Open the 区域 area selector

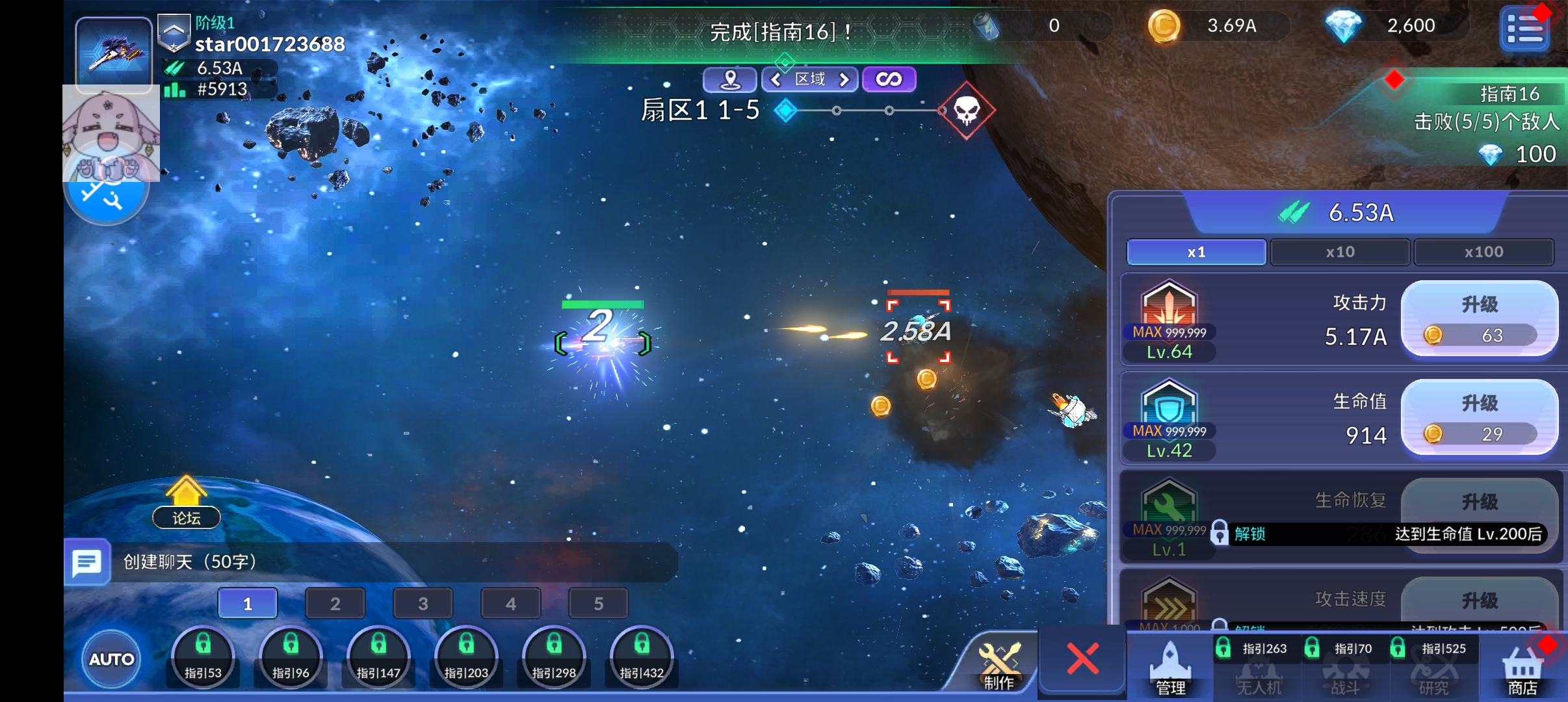[809, 79]
